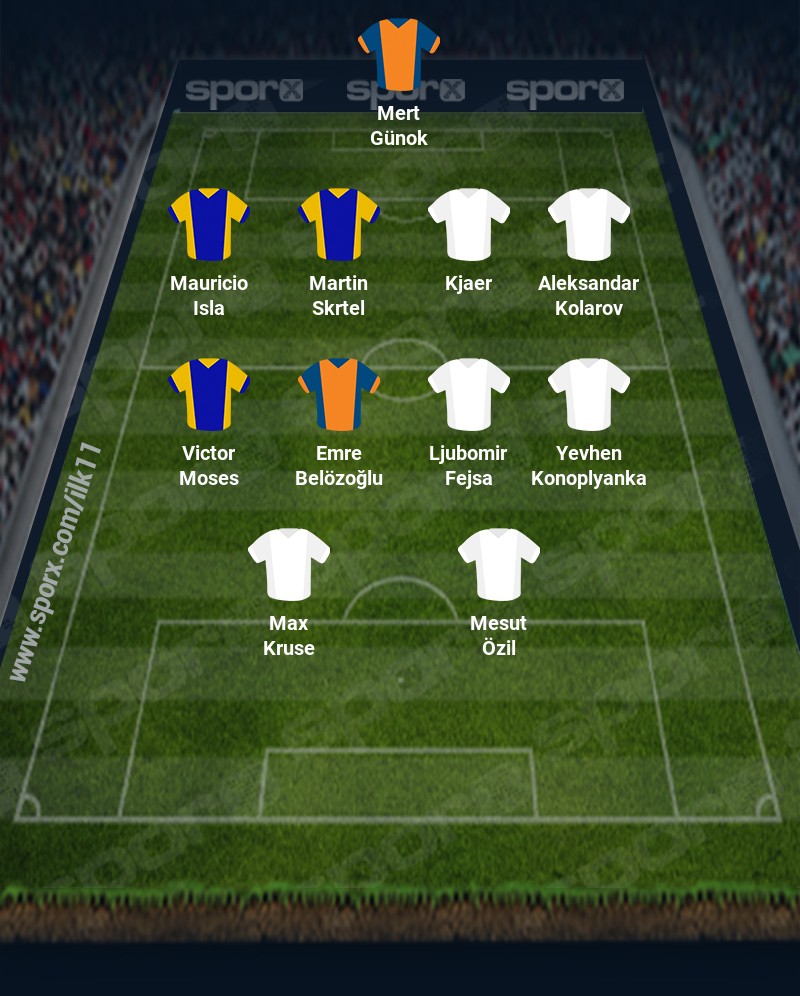Select Ljubomir Fejsa's player slot

[x=468, y=394]
